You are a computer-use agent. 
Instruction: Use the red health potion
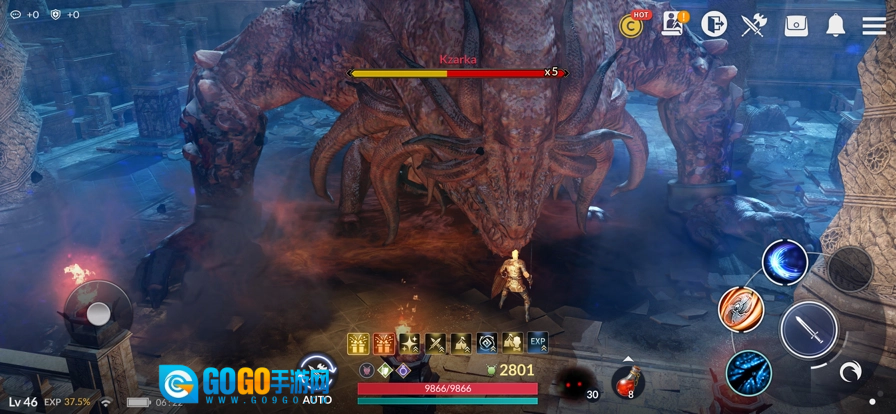pos(627,381)
